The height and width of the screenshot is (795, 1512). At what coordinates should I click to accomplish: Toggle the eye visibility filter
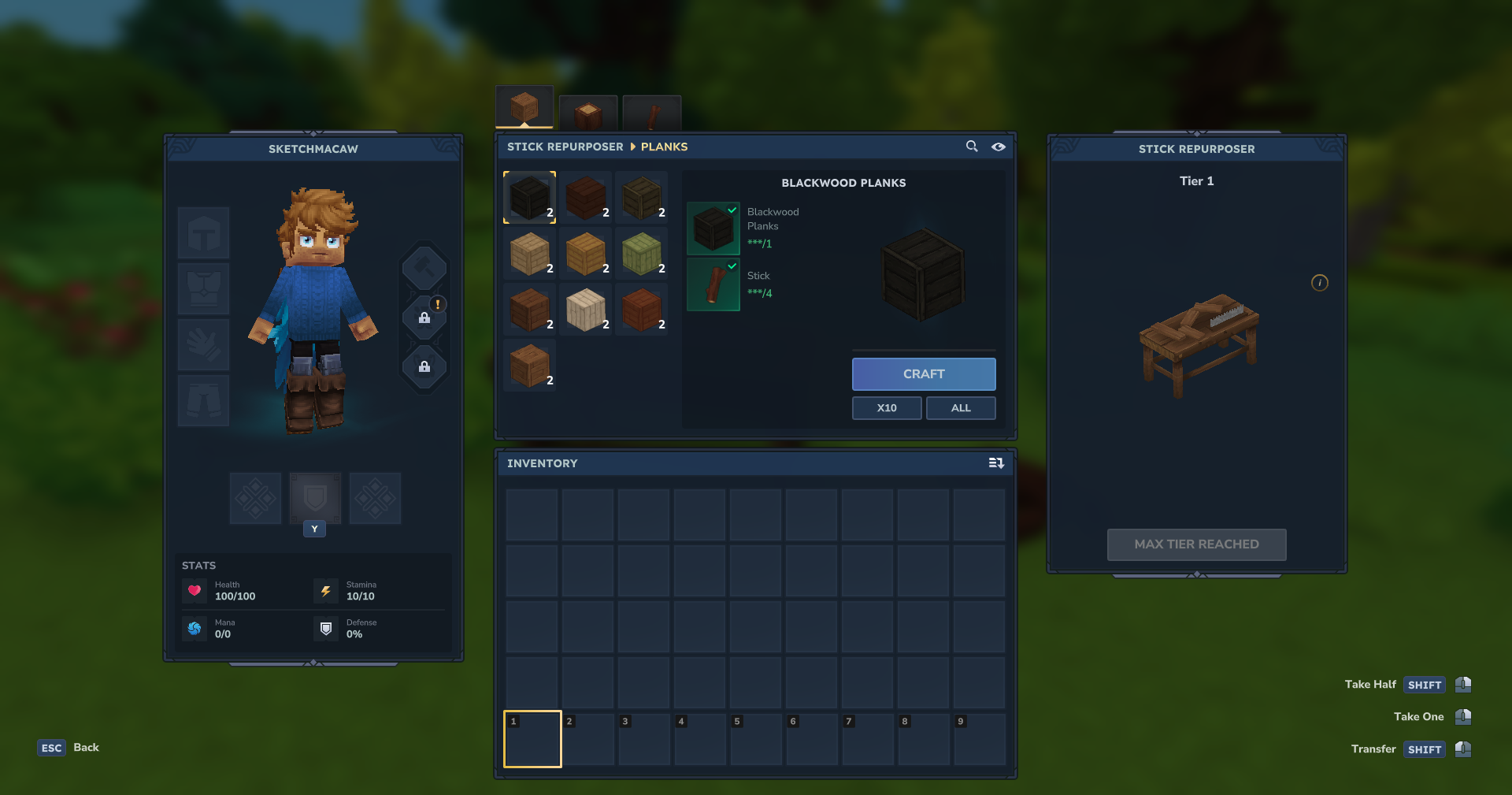[x=999, y=147]
